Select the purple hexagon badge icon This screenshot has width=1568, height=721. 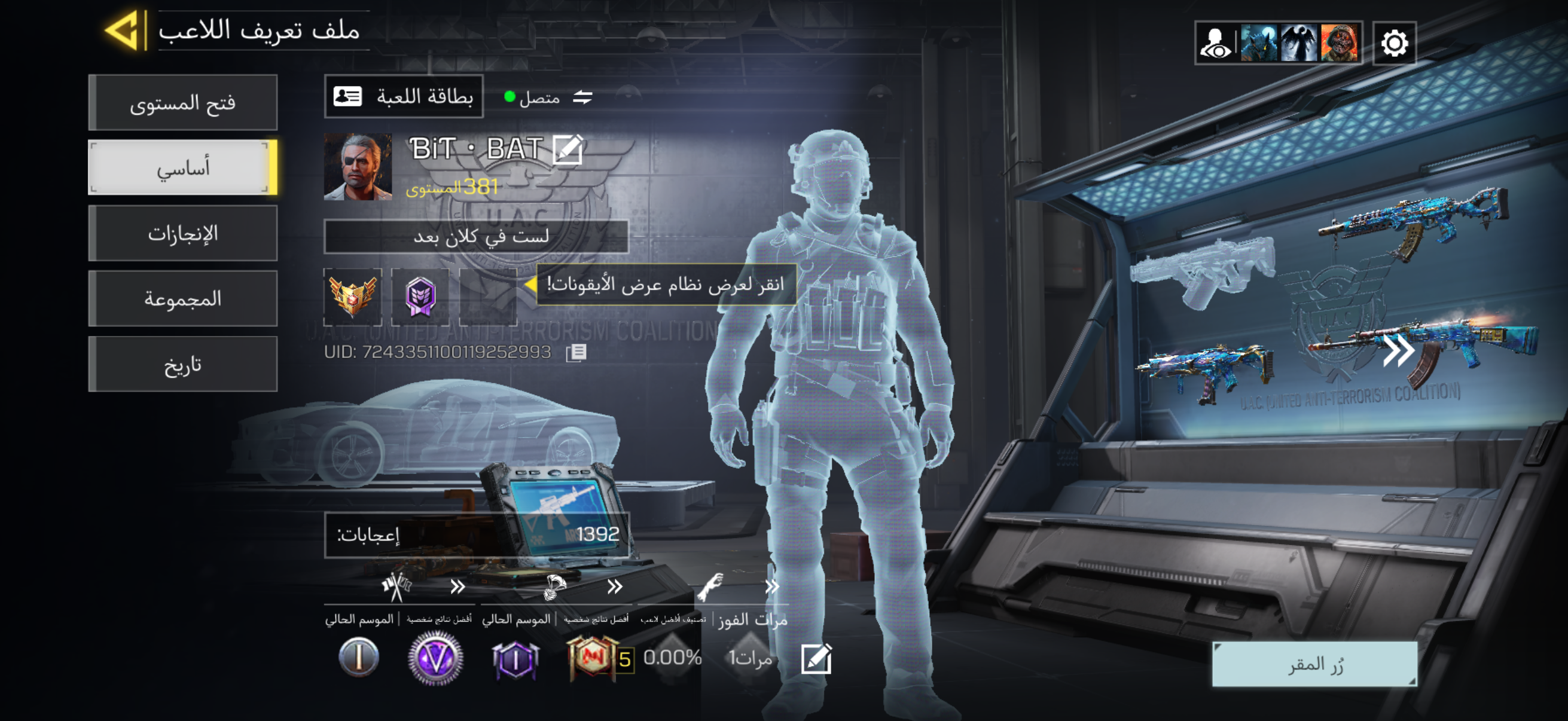pos(420,297)
